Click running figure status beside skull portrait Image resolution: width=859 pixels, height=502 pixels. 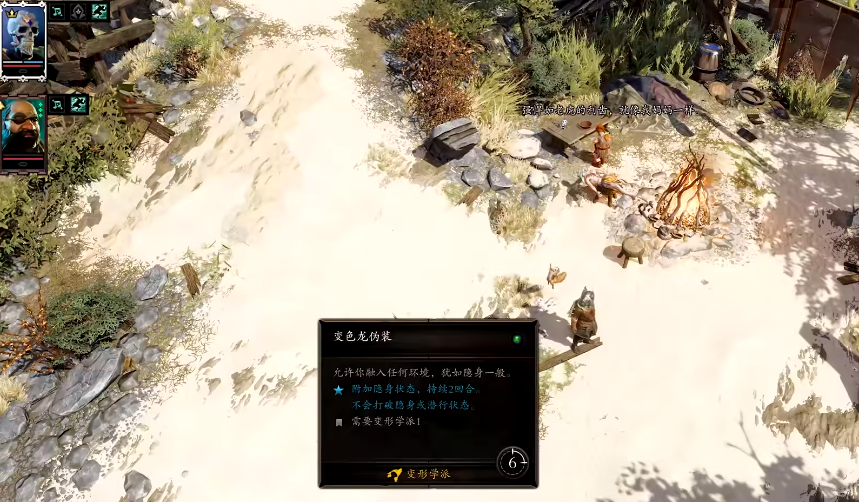point(100,11)
